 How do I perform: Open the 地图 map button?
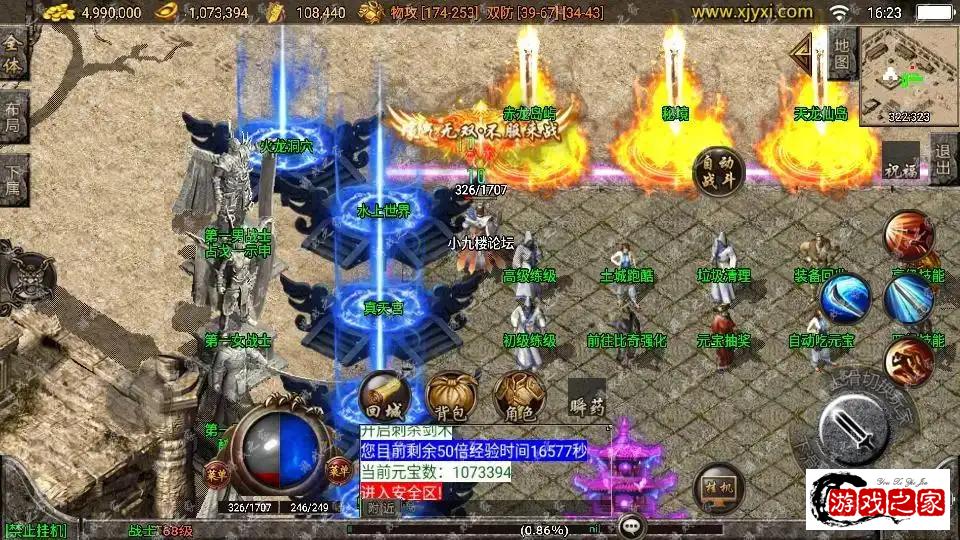pyautogui.click(x=842, y=55)
